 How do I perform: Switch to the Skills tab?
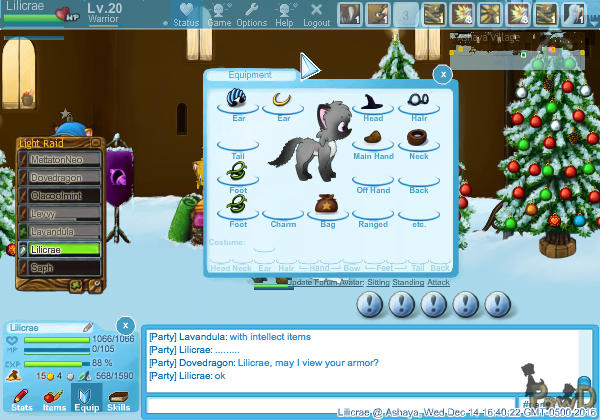[x=118, y=398]
